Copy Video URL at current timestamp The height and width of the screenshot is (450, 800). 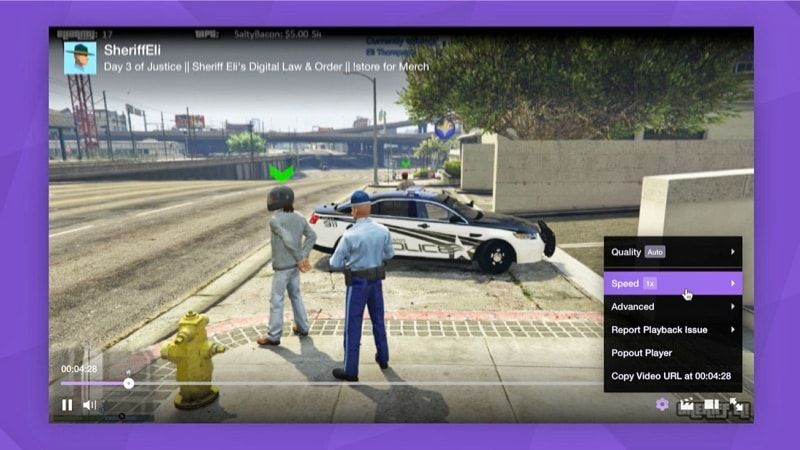pyautogui.click(x=672, y=376)
